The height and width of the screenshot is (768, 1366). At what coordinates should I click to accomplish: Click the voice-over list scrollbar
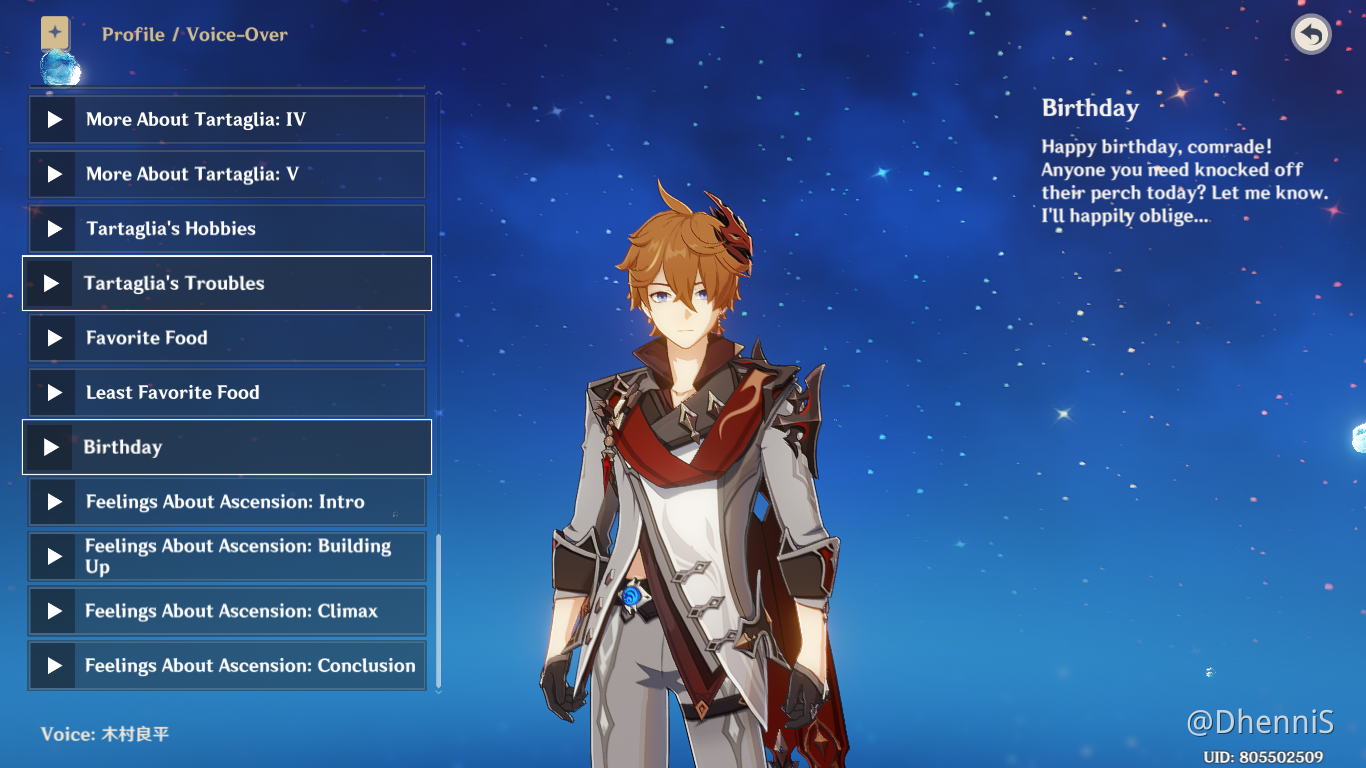click(438, 610)
